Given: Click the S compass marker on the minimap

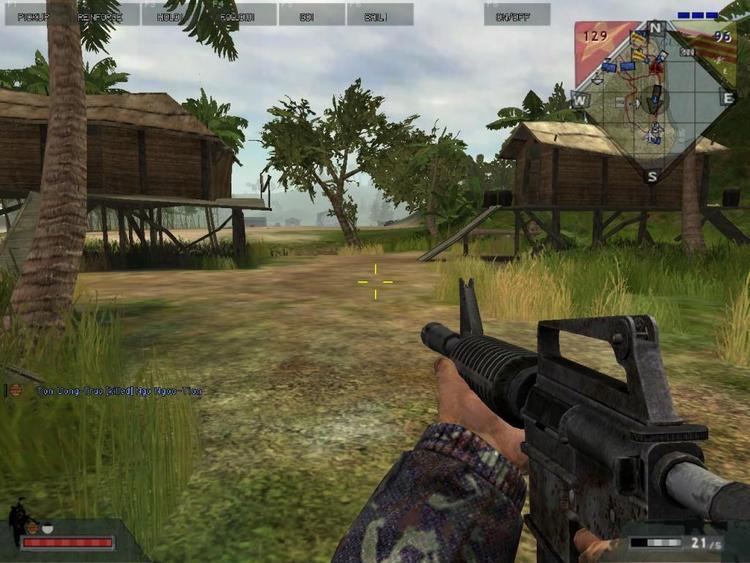Looking at the screenshot, I should (x=652, y=176).
